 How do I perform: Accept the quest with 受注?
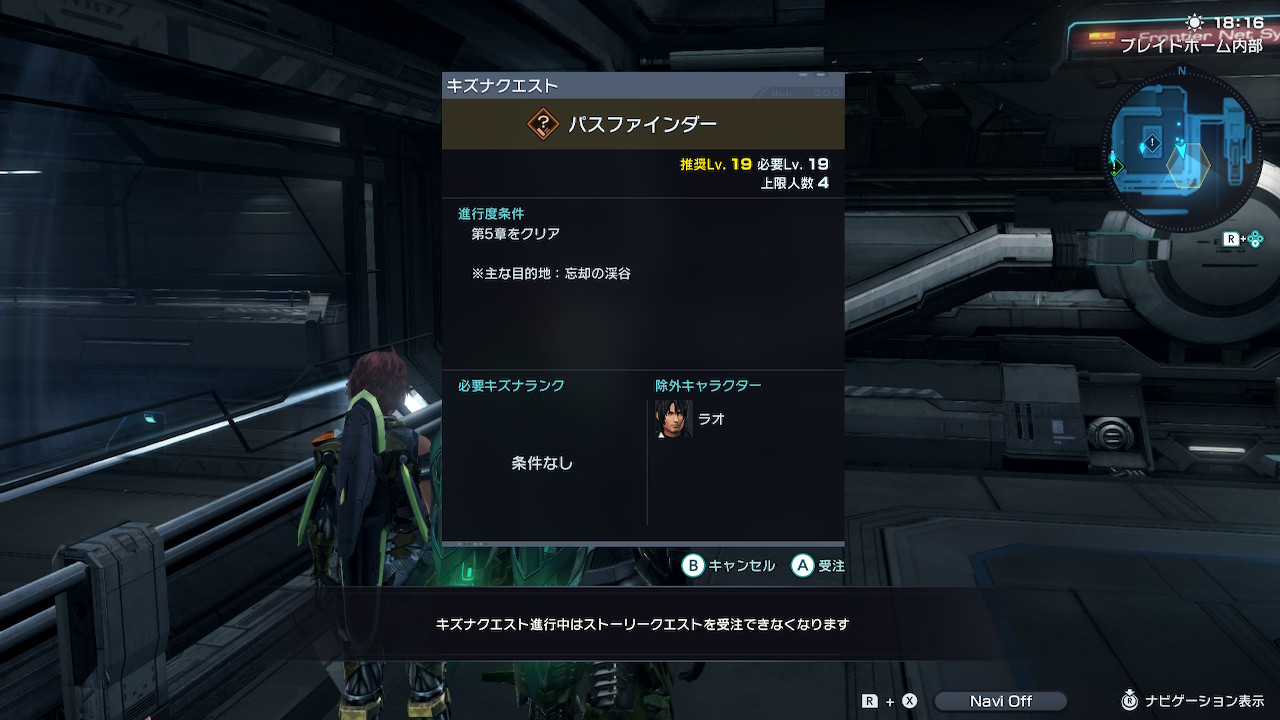pos(818,566)
